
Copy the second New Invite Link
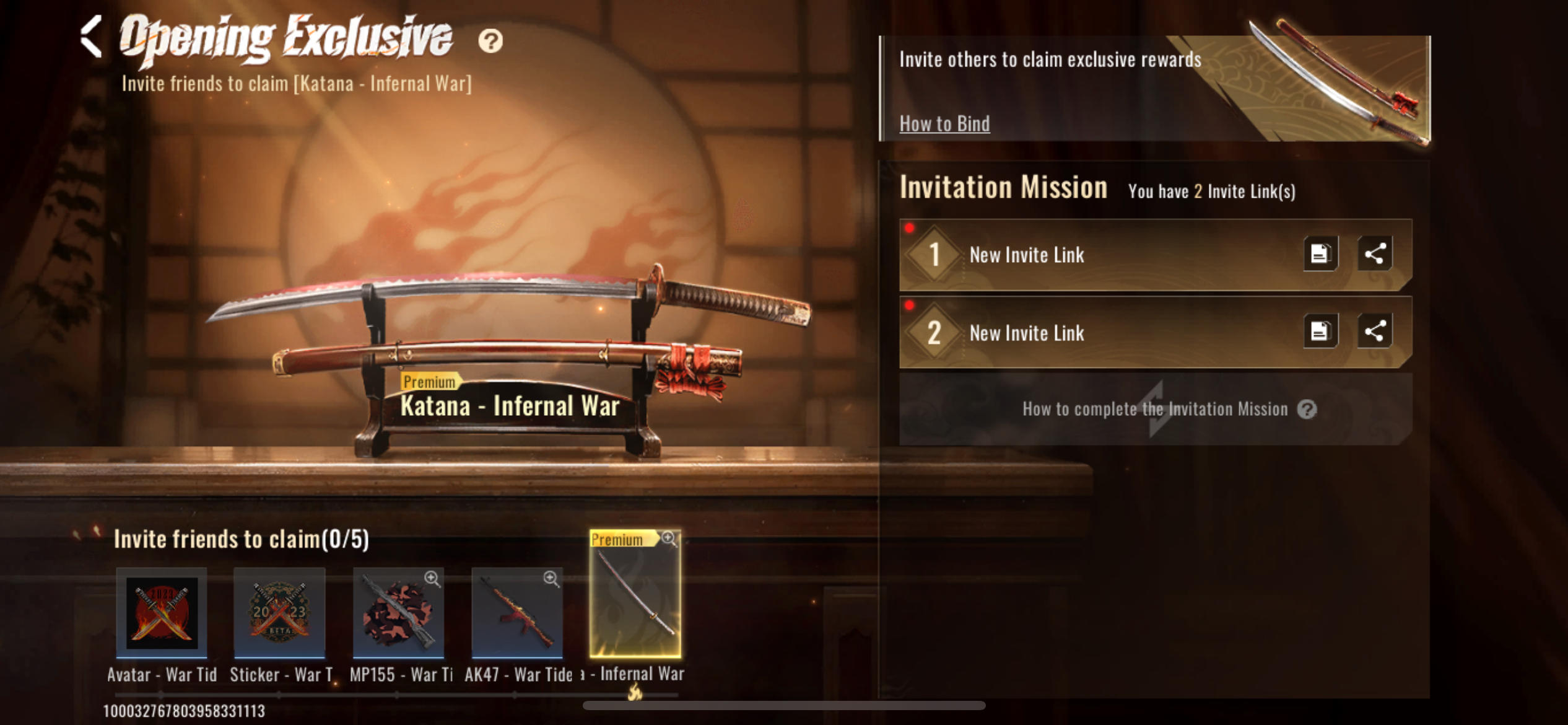click(1320, 332)
